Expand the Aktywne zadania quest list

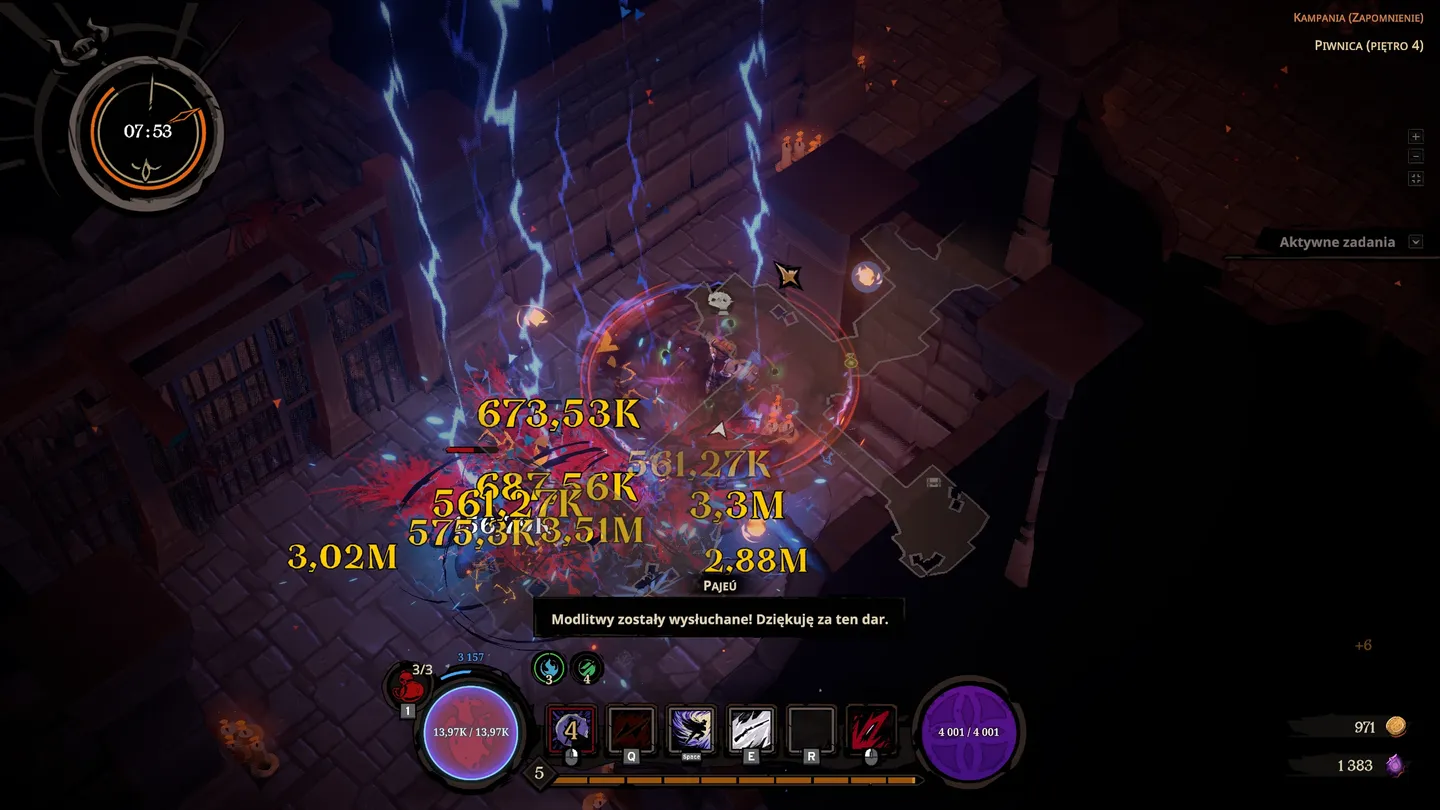1415,242
